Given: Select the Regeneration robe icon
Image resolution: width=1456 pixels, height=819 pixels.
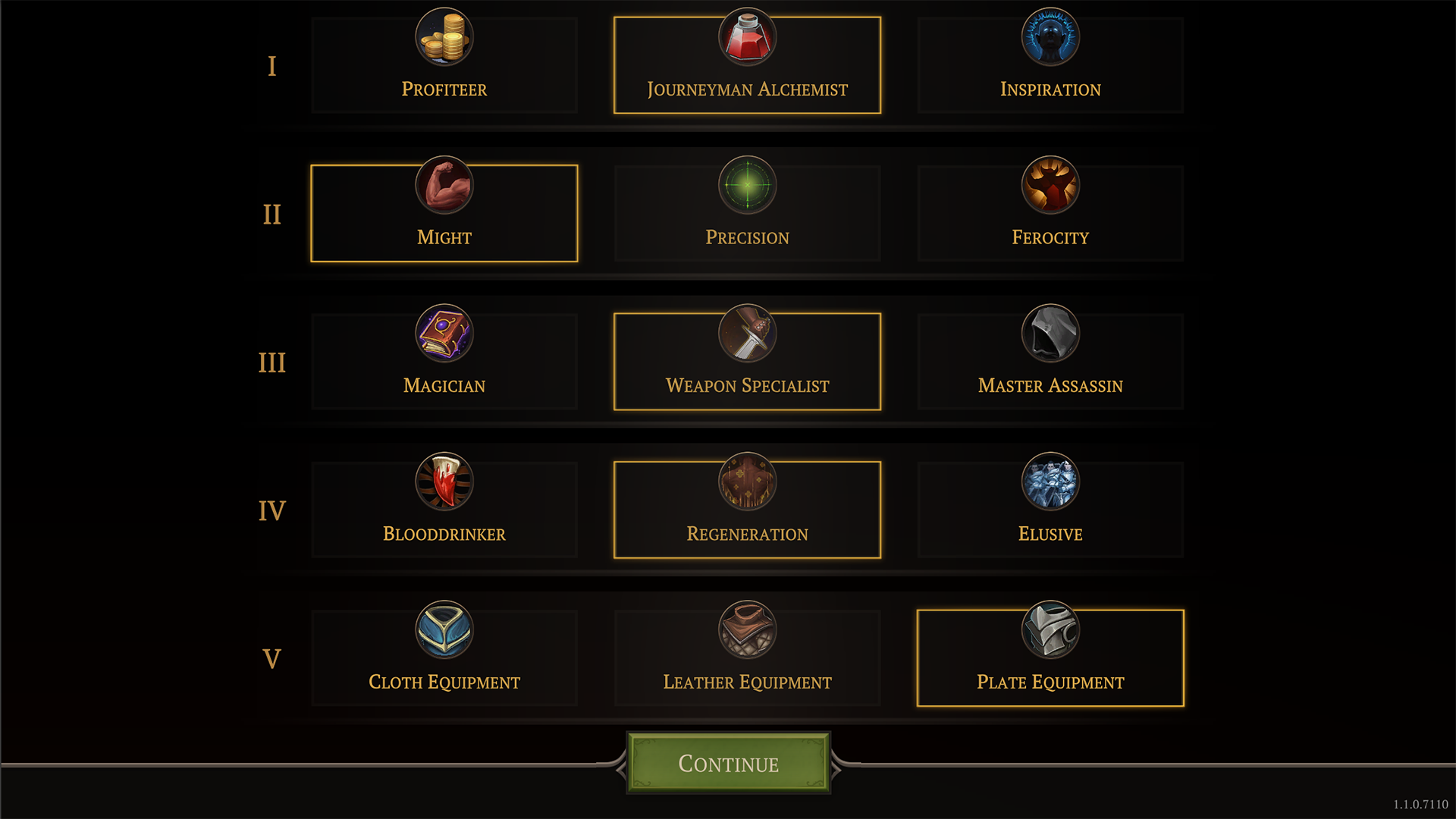Looking at the screenshot, I should pos(747,482).
